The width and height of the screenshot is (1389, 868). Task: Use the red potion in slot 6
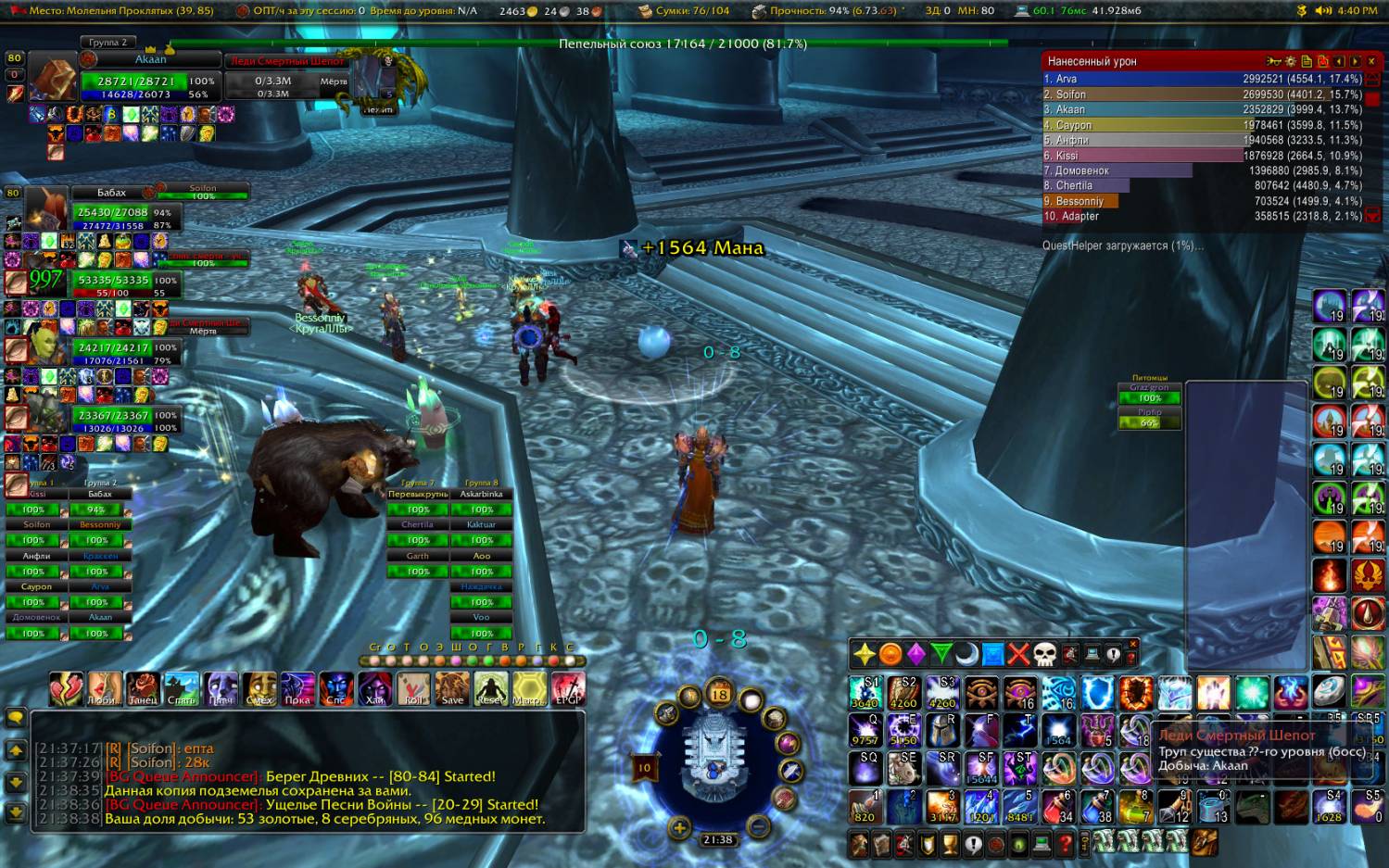pyautogui.click(x=1058, y=807)
